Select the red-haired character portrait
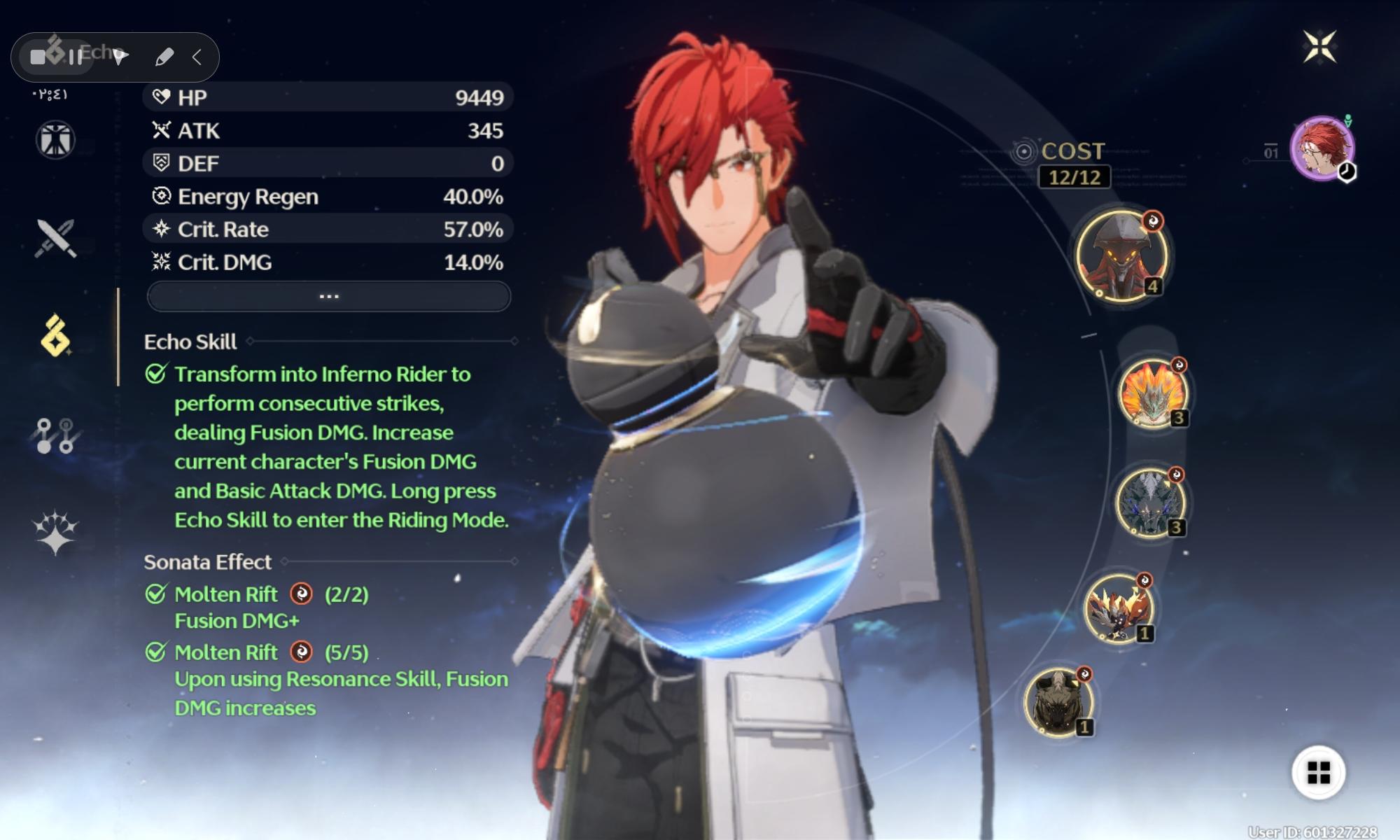 [x=1322, y=148]
